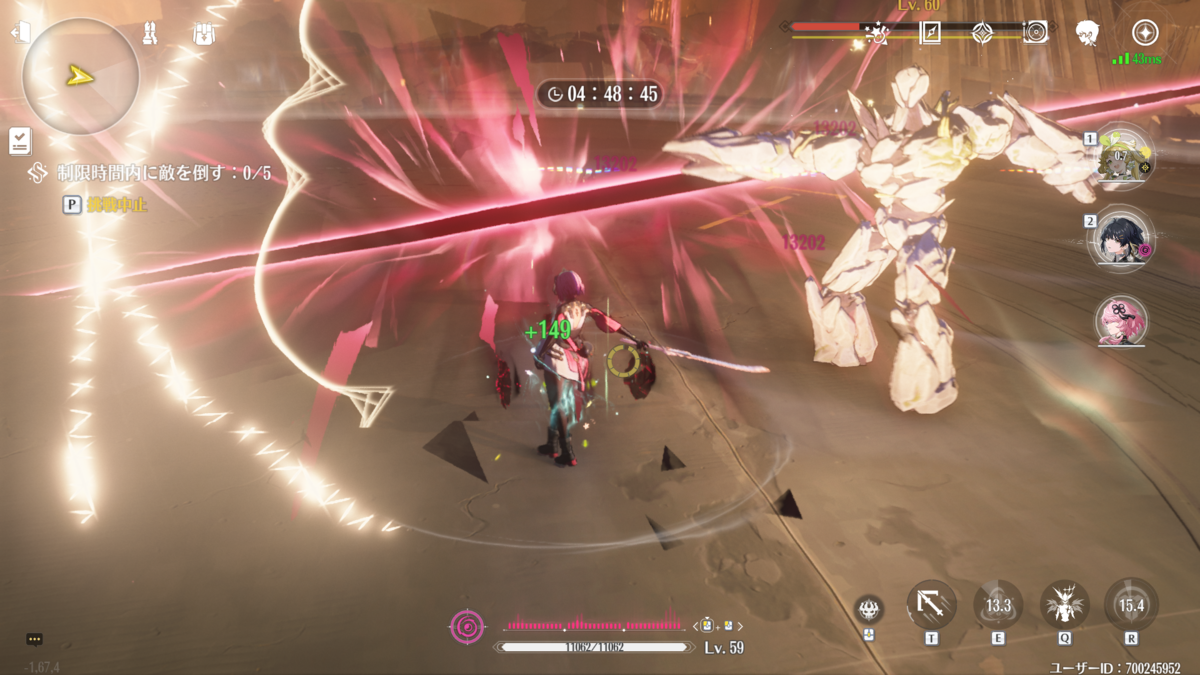The image size is (1200, 675).
Task: Open the quest checklist icon
Action: 20,141
